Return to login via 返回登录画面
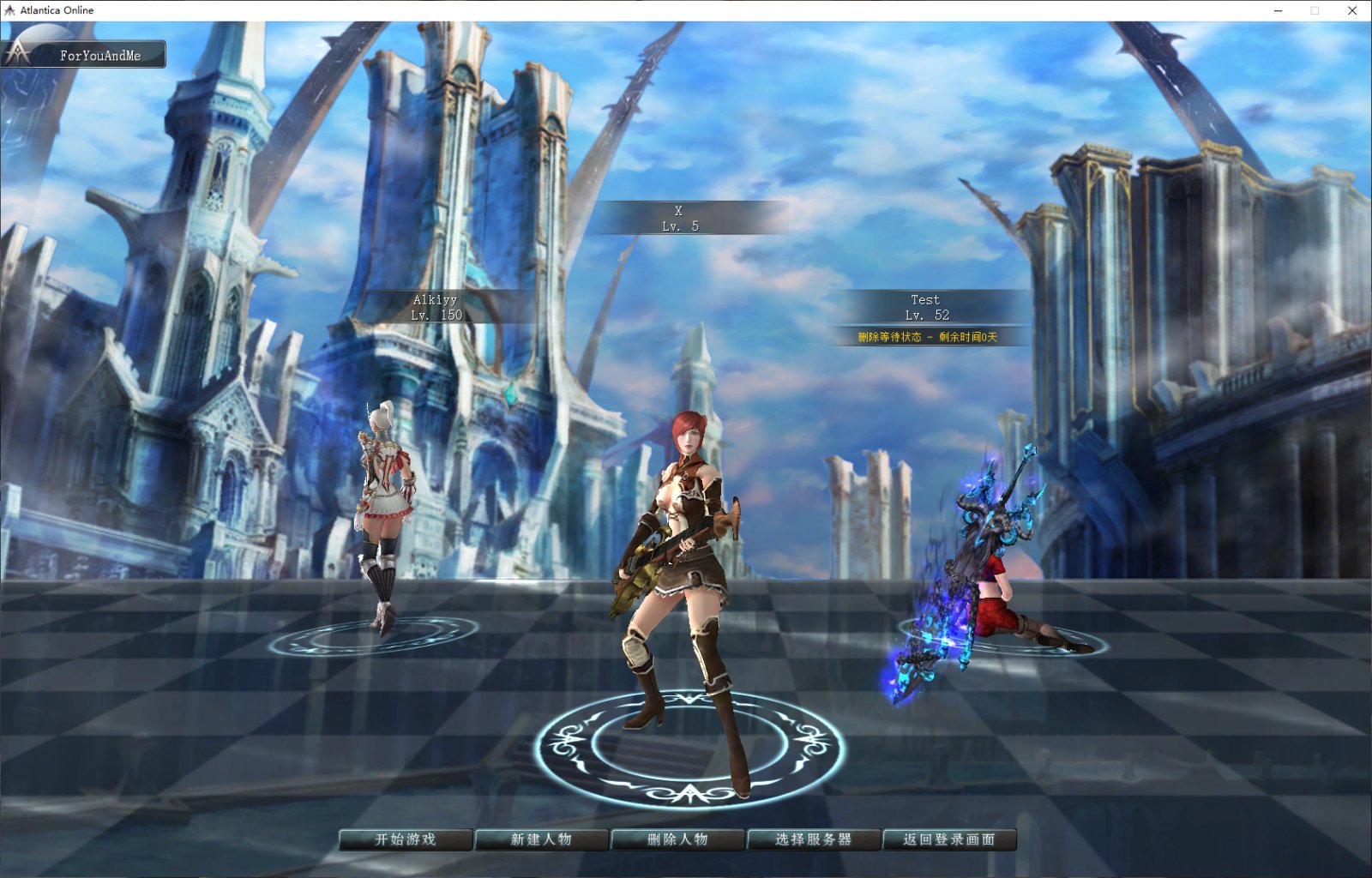The width and height of the screenshot is (1372, 878). click(949, 839)
